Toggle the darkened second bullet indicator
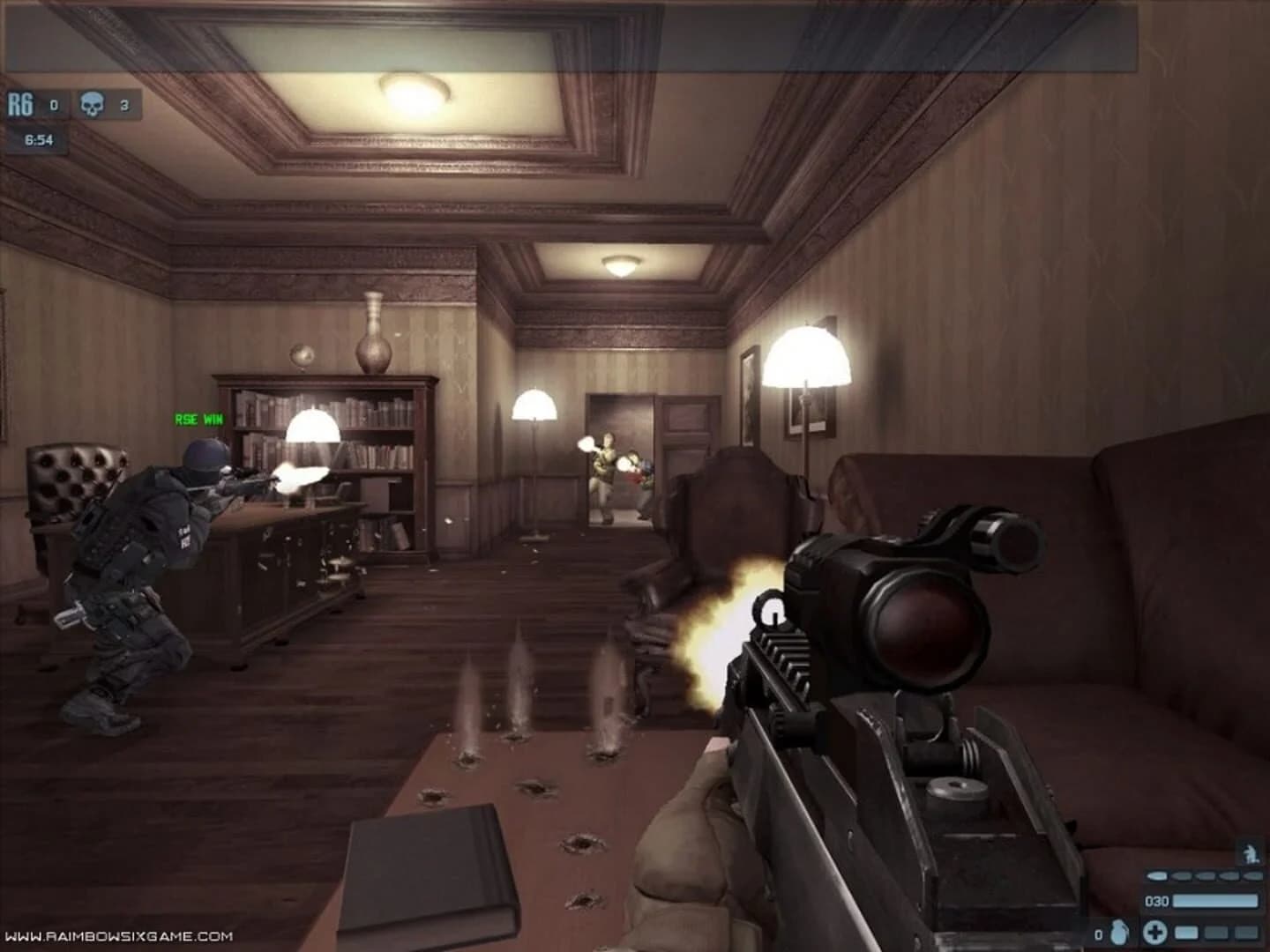The image size is (1270, 952). click(x=1181, y=876)
